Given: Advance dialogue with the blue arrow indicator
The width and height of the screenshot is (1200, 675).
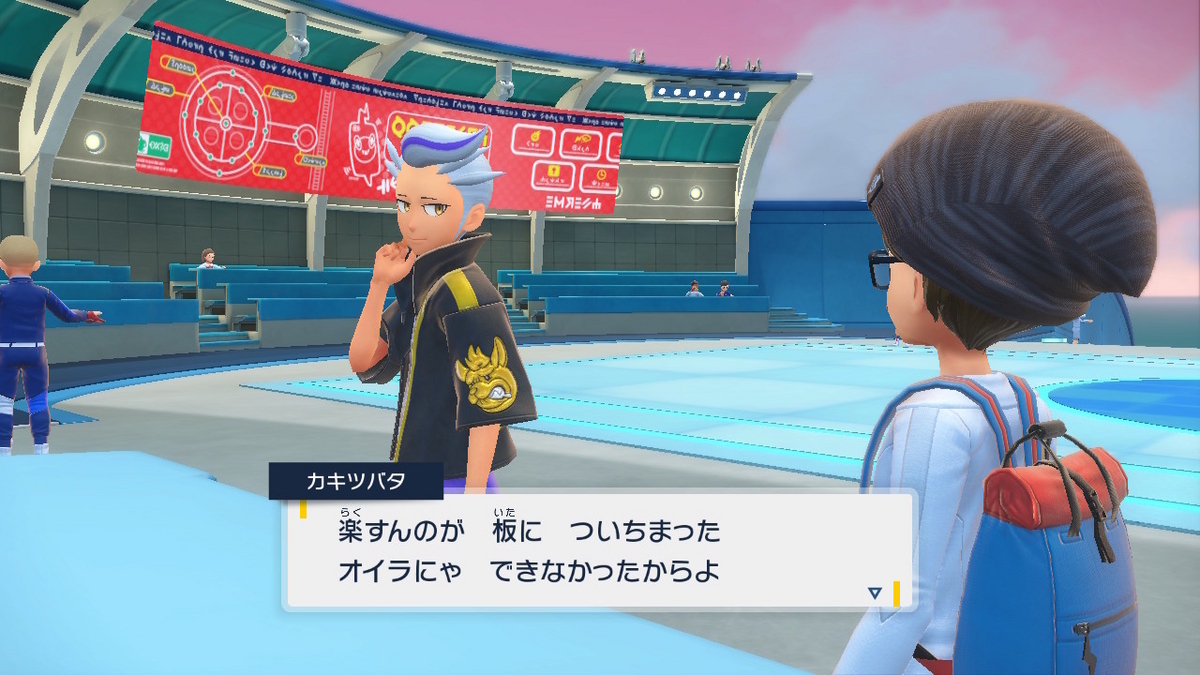Looking at the screenshot, I should pos(874,593).
